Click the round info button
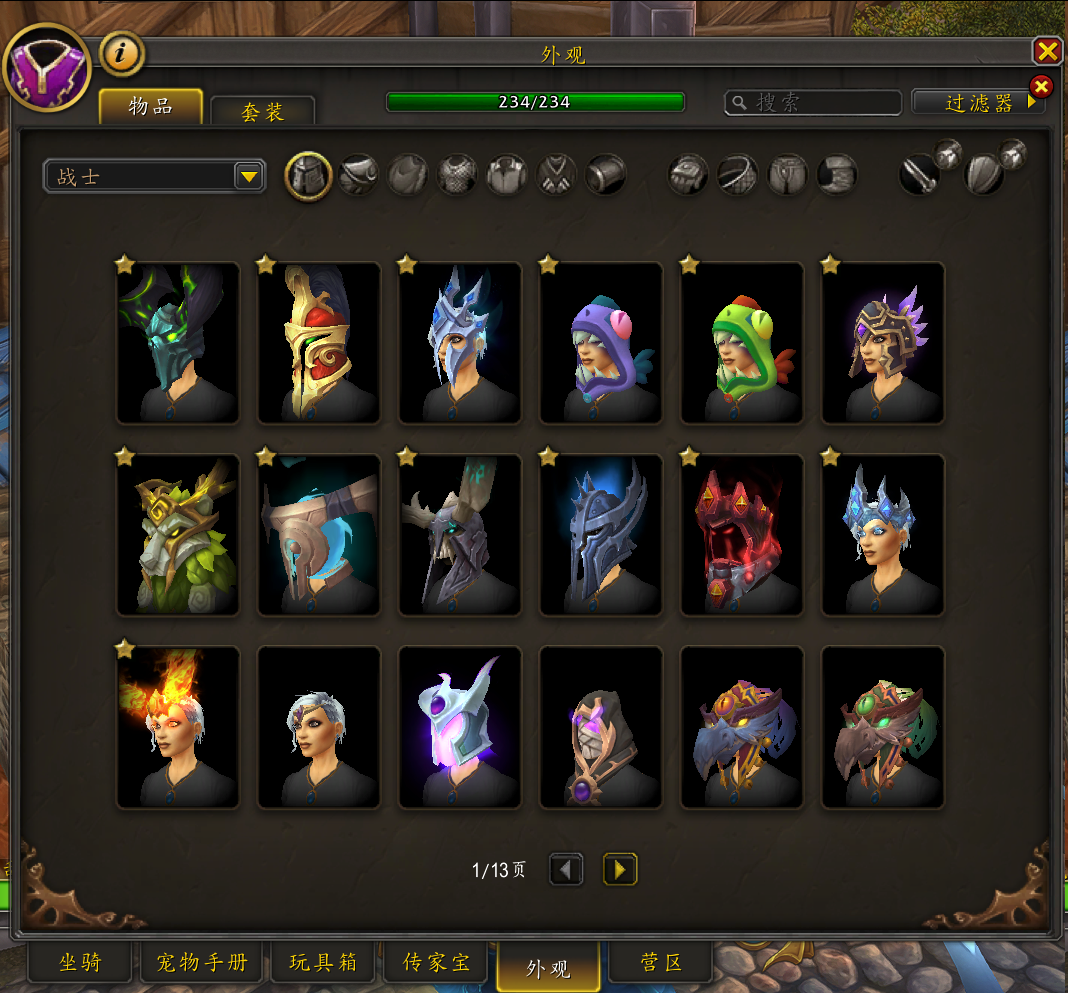Viewport: 1068px width, 993px height. (122, 54)
